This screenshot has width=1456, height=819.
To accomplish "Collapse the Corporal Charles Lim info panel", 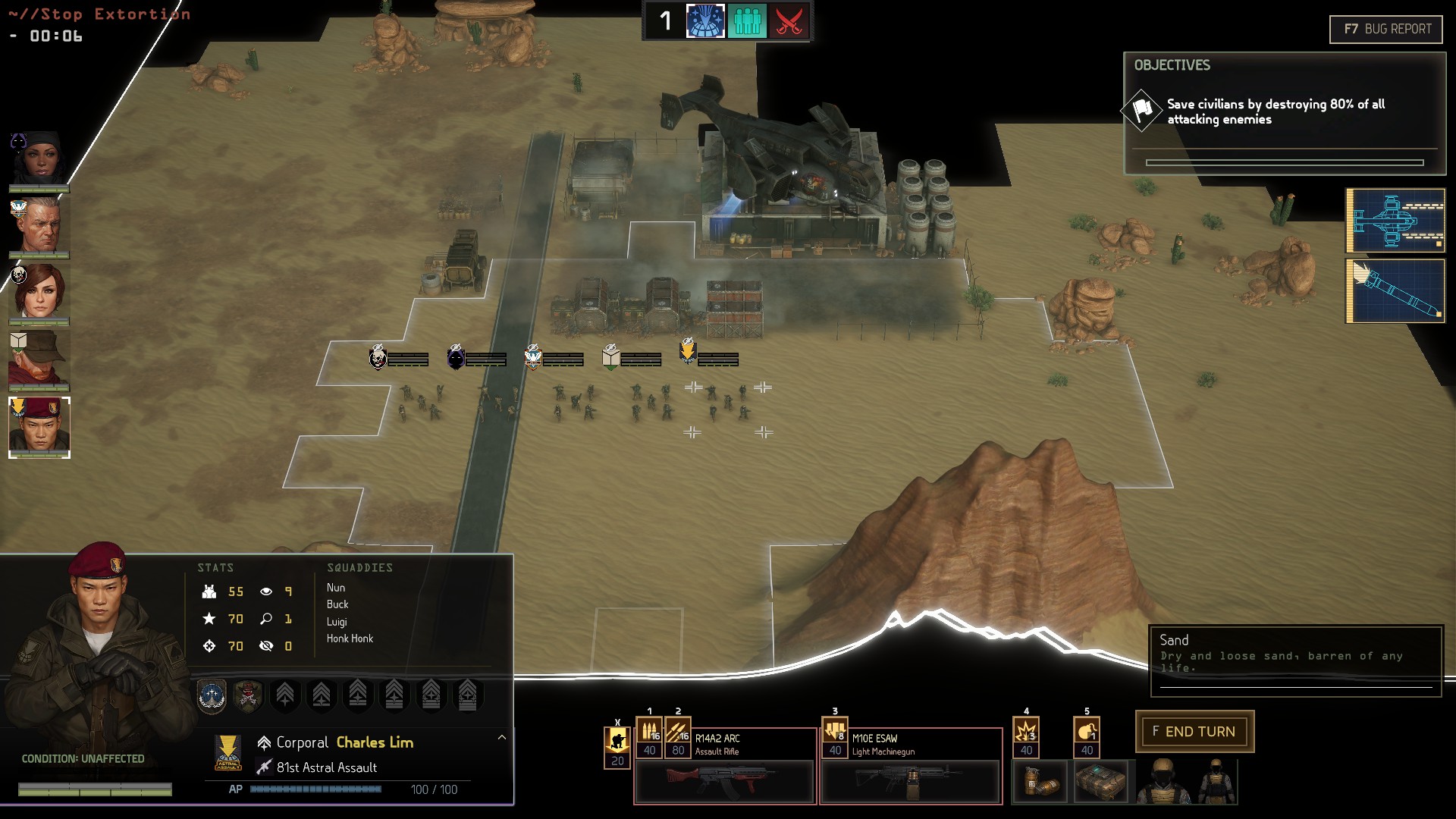I will point(501,737).
